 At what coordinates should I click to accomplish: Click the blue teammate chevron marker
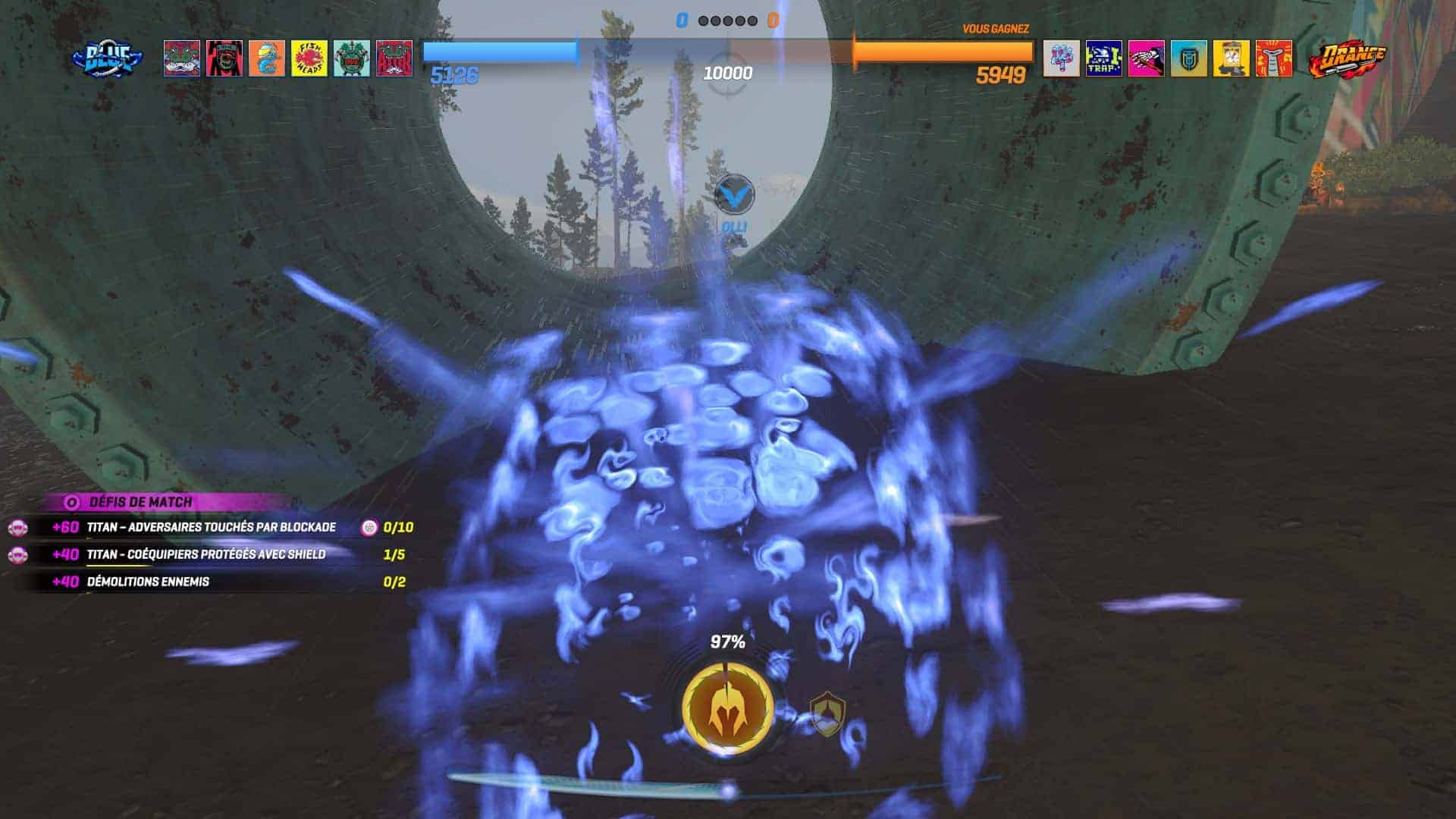point(734,195)
